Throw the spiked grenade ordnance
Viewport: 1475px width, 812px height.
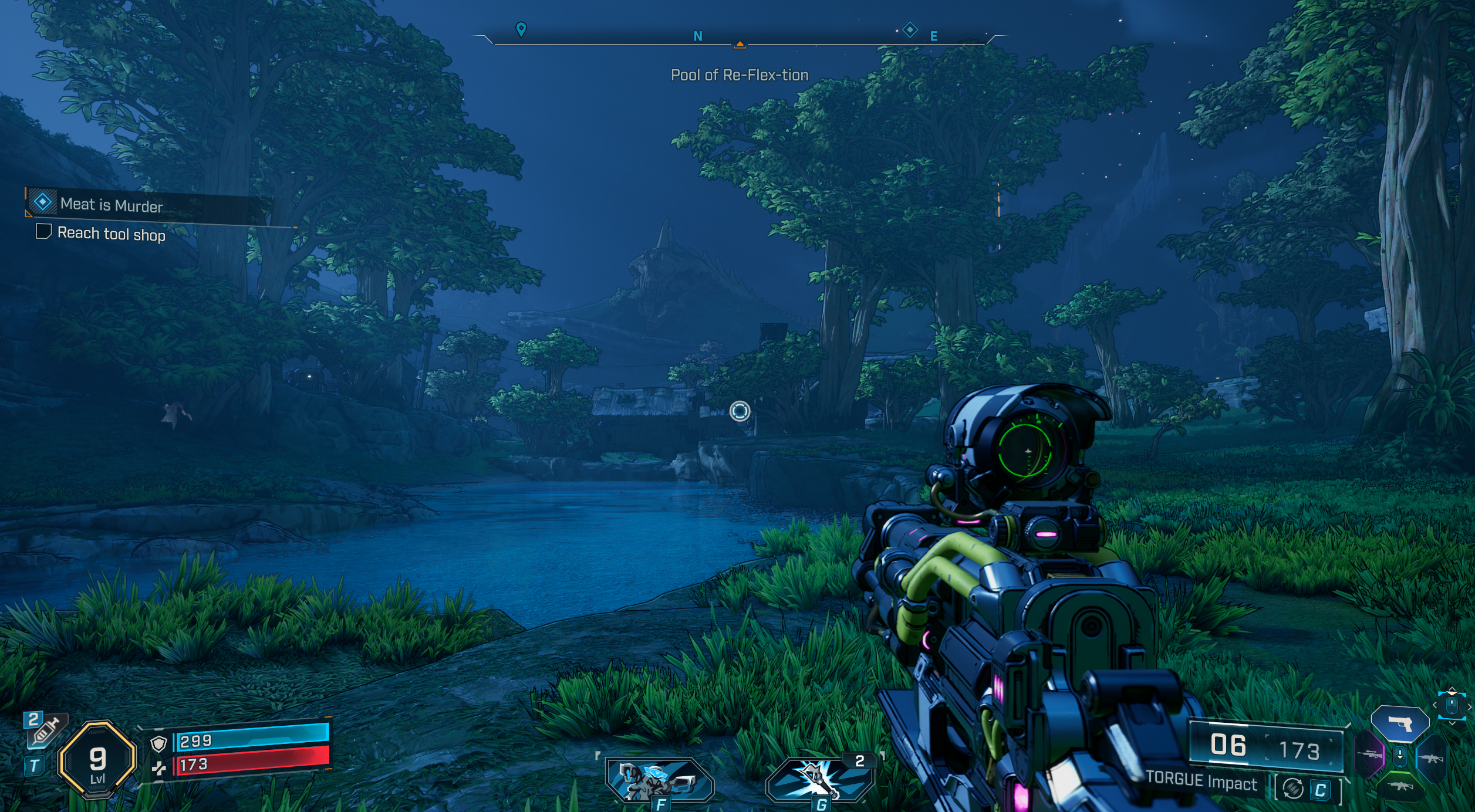pyautogui.click(x=820, y=779)
